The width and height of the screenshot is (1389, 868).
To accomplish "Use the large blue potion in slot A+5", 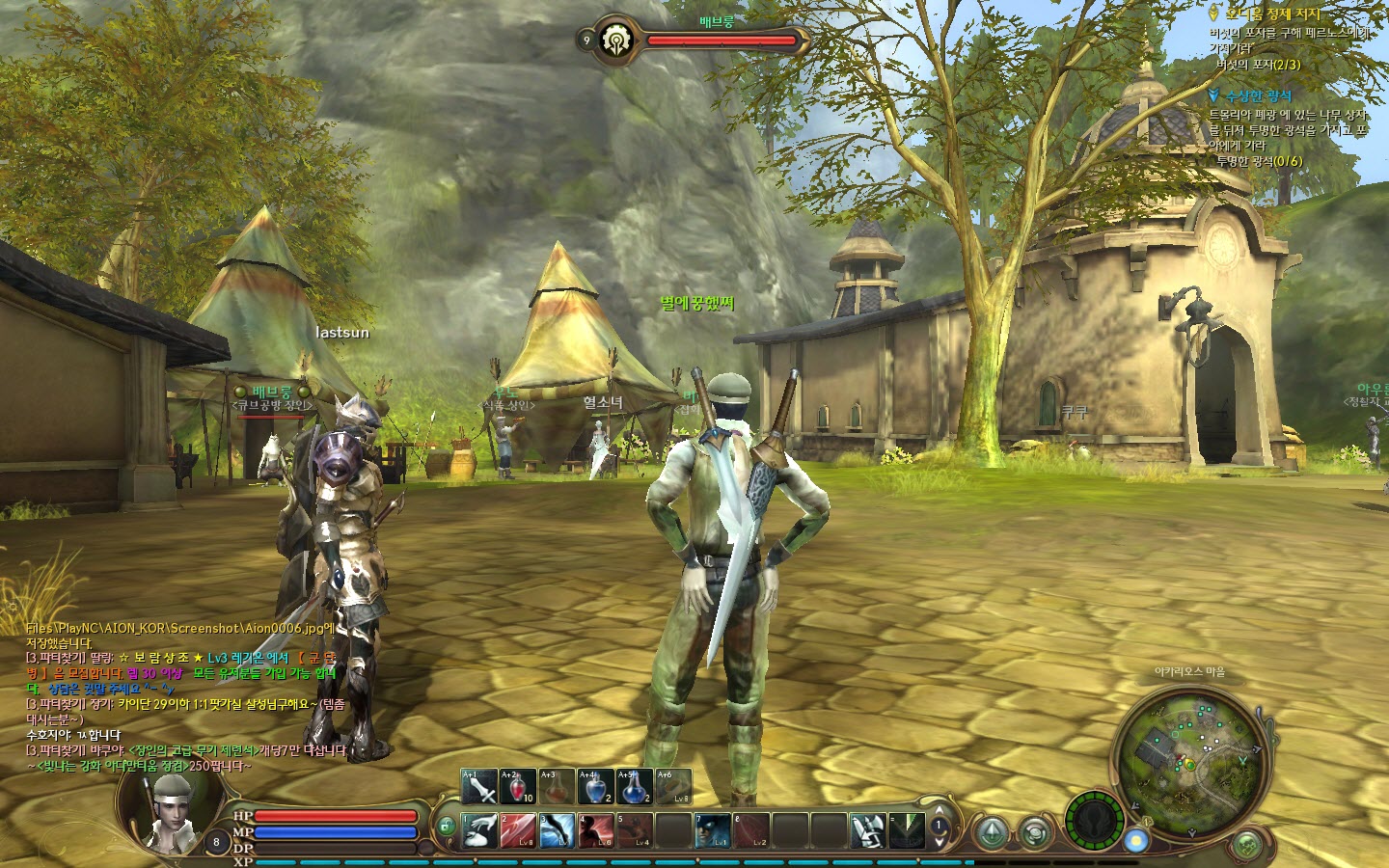I will 634,787.
